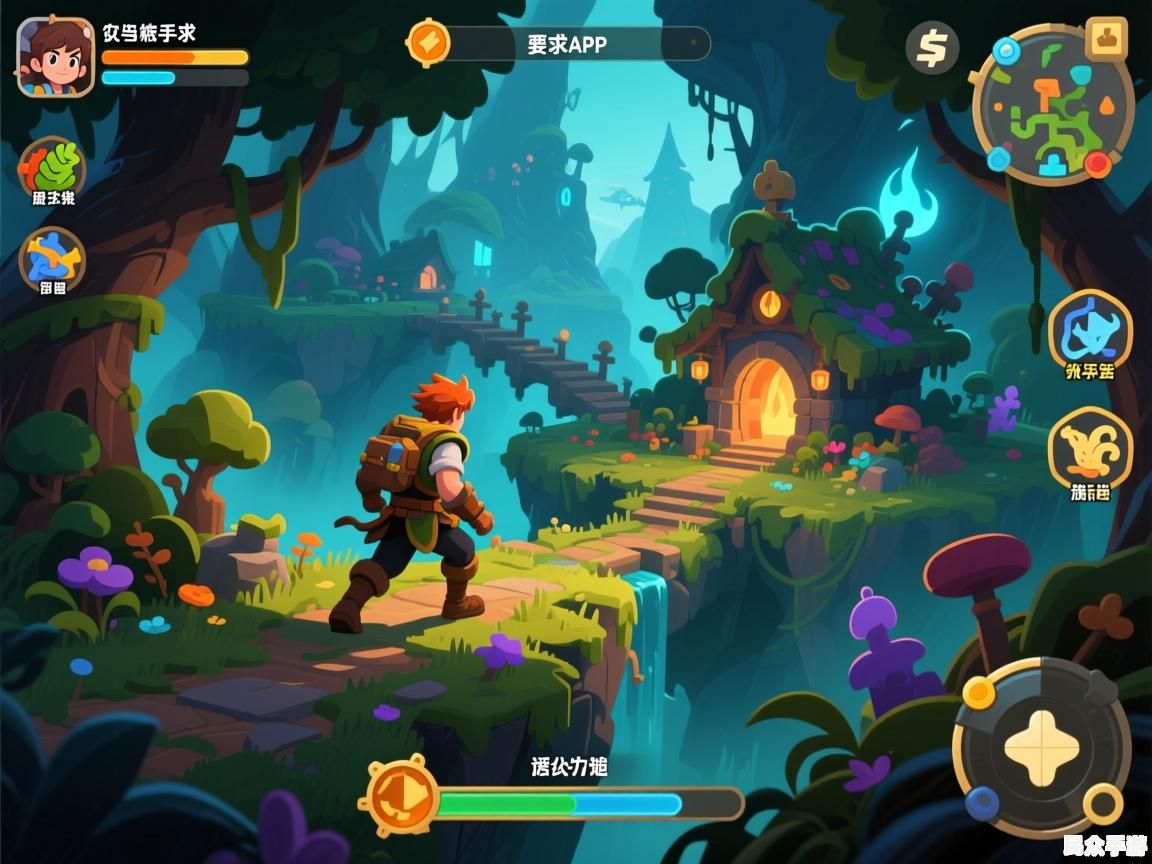The width and height of the screenshot is (1152, 864).
Task: Open the player portrait avatar
Action: click(x=55, y=57)
